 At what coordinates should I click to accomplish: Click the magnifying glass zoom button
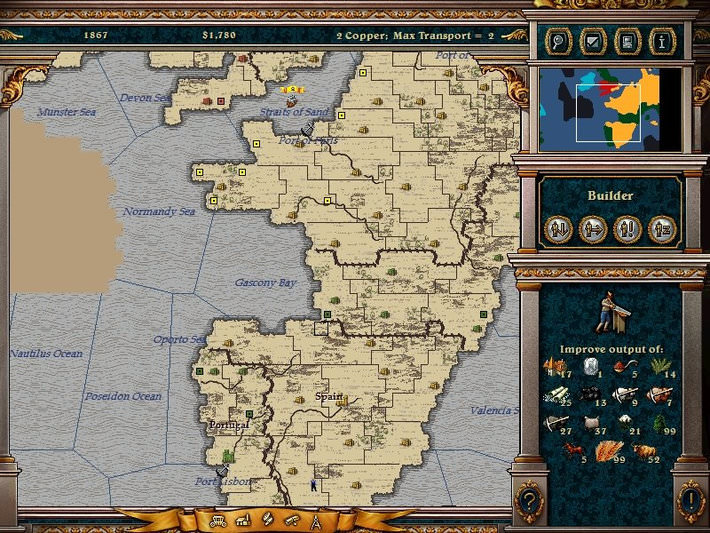(x=556, y=42)
